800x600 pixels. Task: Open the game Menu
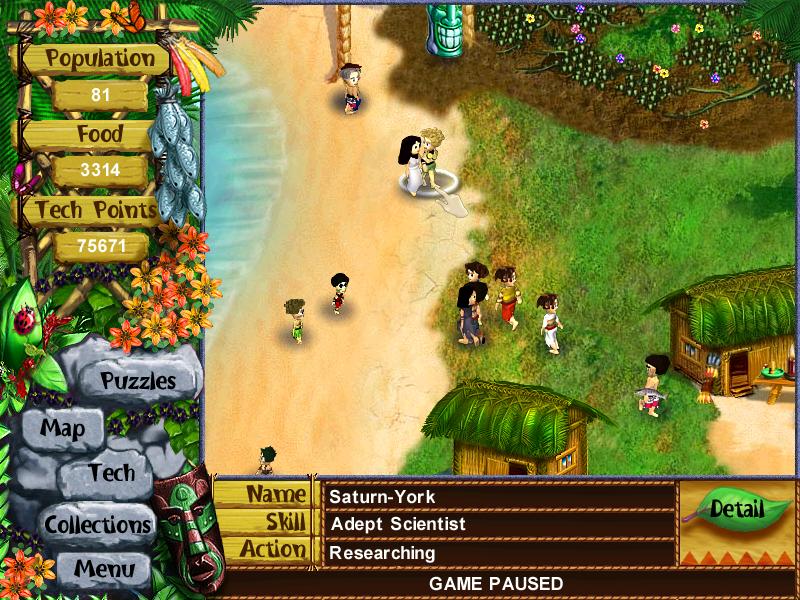102,569
